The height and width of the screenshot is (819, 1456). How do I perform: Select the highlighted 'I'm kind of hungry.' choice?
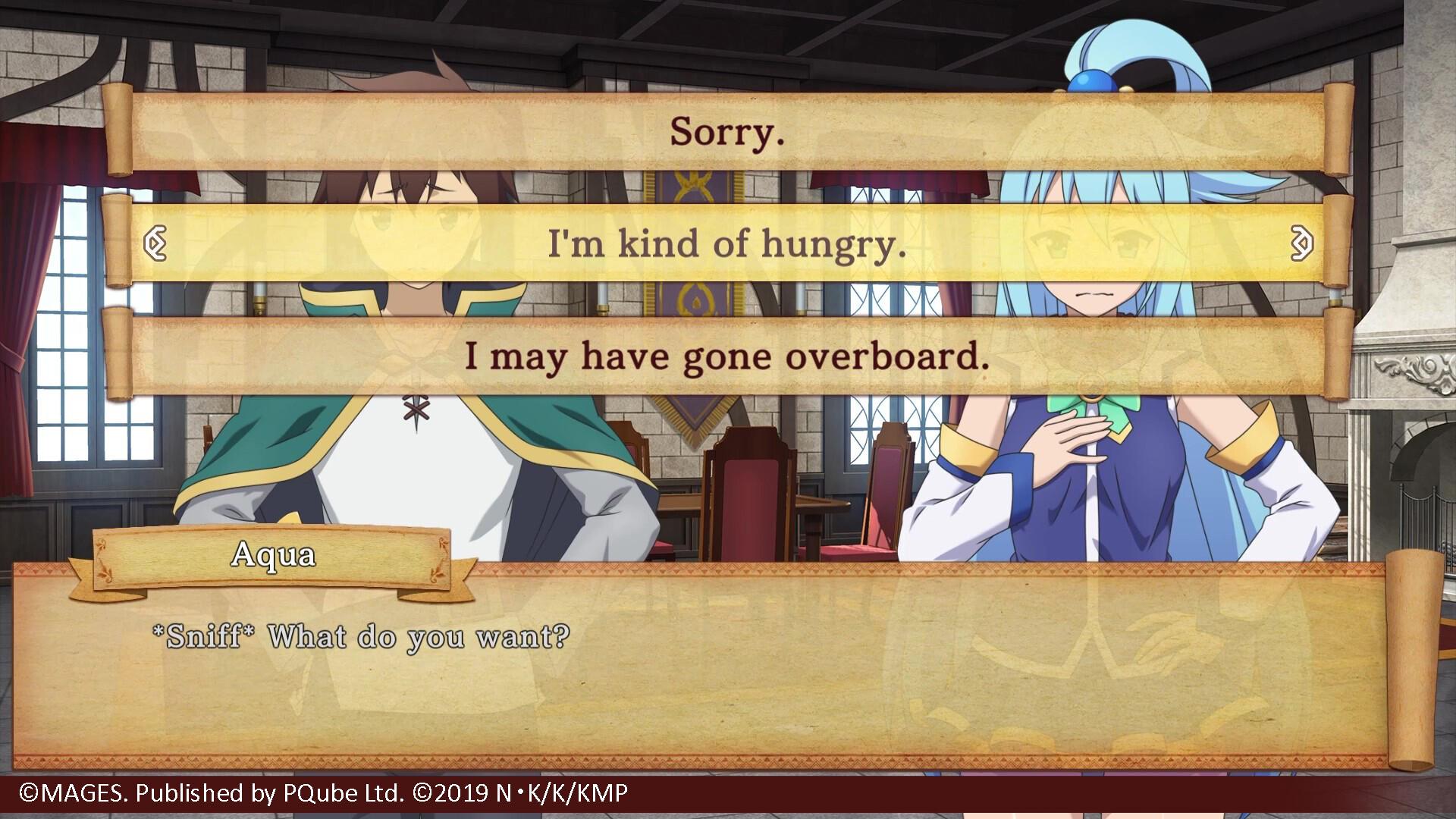[x=726, y=244]
